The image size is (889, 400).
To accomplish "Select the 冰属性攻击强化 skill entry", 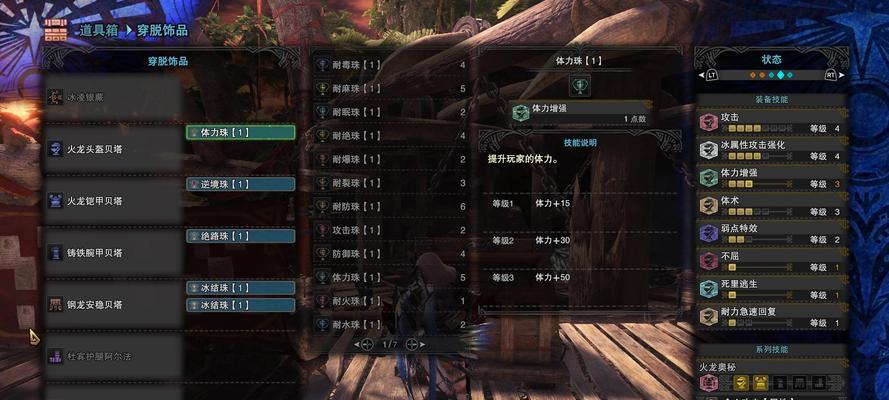I will click(772, 150).
